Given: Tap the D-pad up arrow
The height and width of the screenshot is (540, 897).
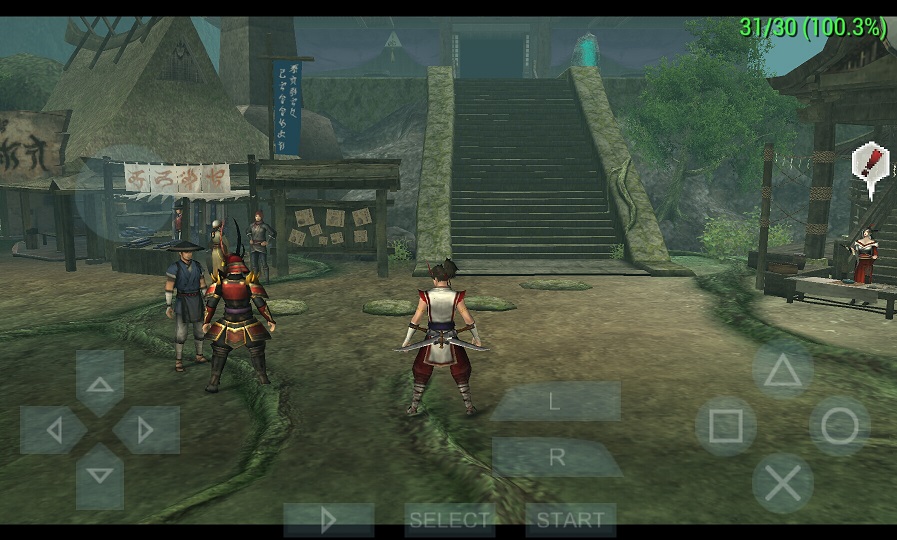Looking at the screenshot, I should pyautogui.click(x=100, y=381).
